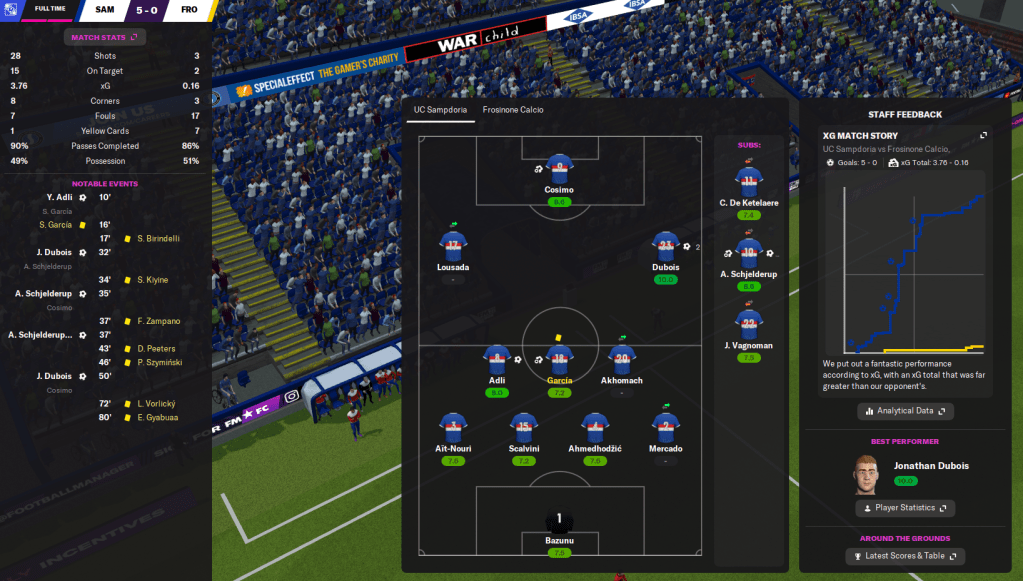Click García in central midfield
Image resolution: width=1023 pixels, height=581 pixels.
click(559, 360)
